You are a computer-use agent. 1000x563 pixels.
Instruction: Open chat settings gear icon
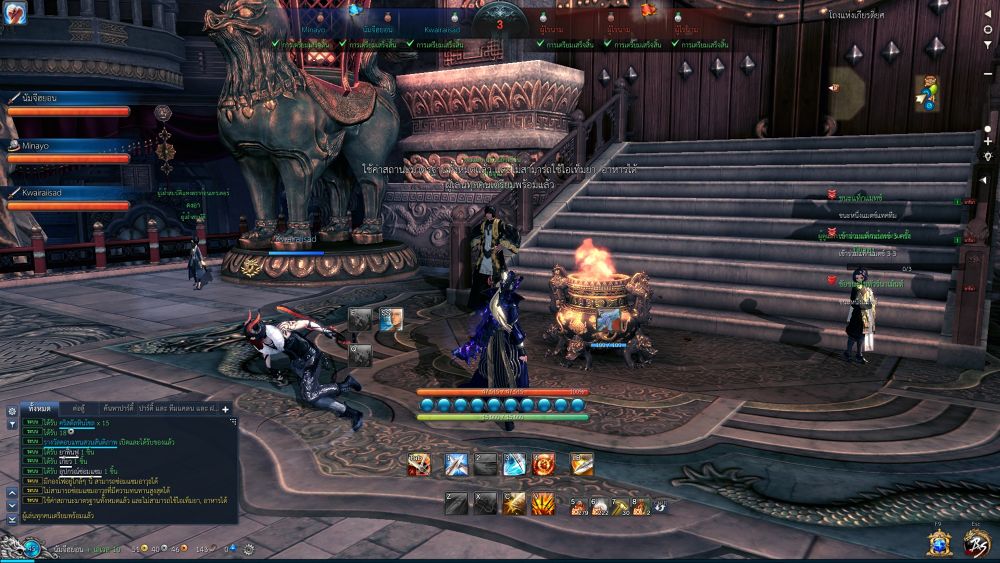click(11, 410)
